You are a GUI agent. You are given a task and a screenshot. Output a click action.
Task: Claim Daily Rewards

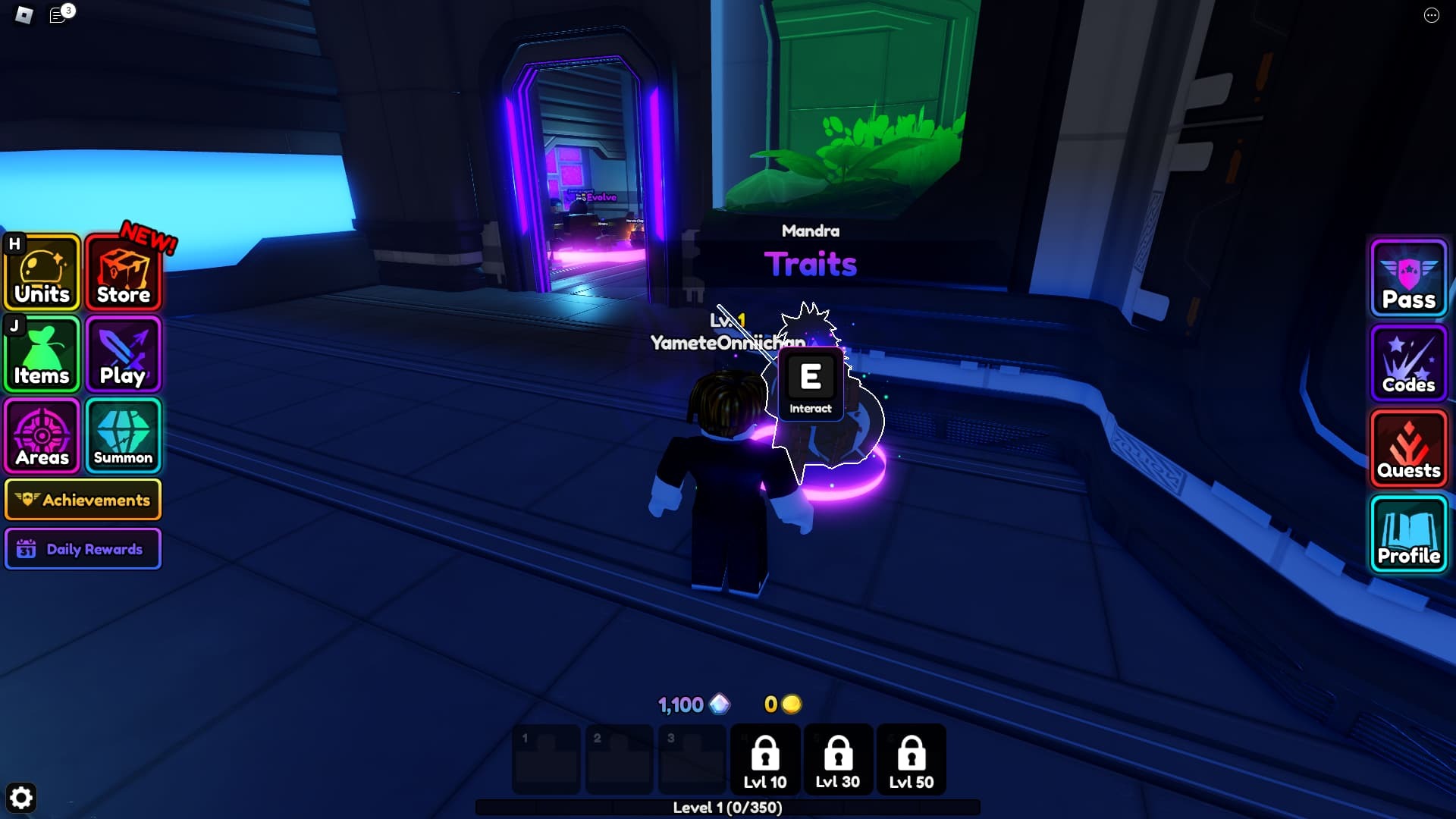[83, 549]
